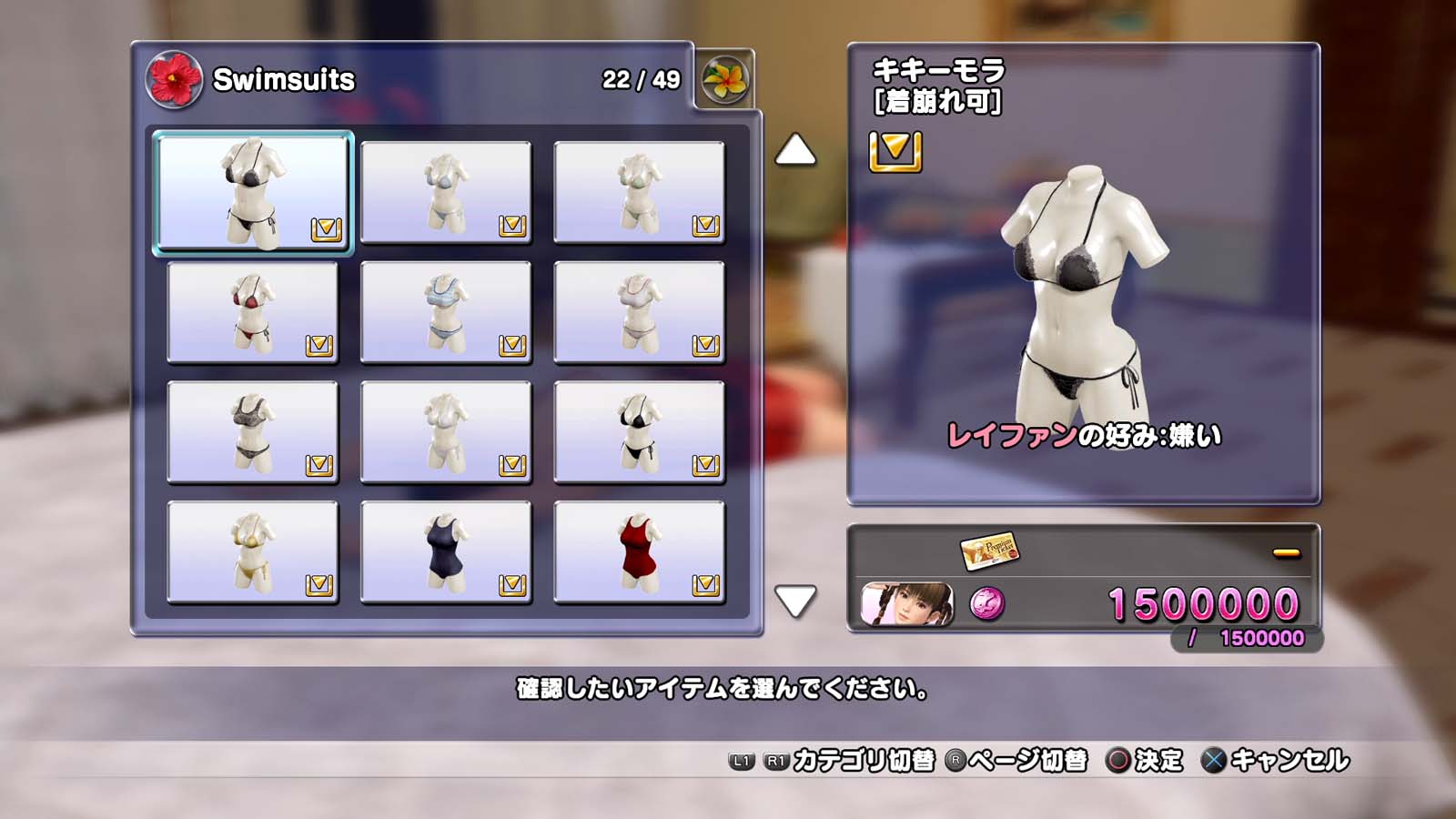Pick the light blue sports-top bikini tile
Image resolution: width=1456 pixels, height=819 pixels.
[x=446, y=313]
